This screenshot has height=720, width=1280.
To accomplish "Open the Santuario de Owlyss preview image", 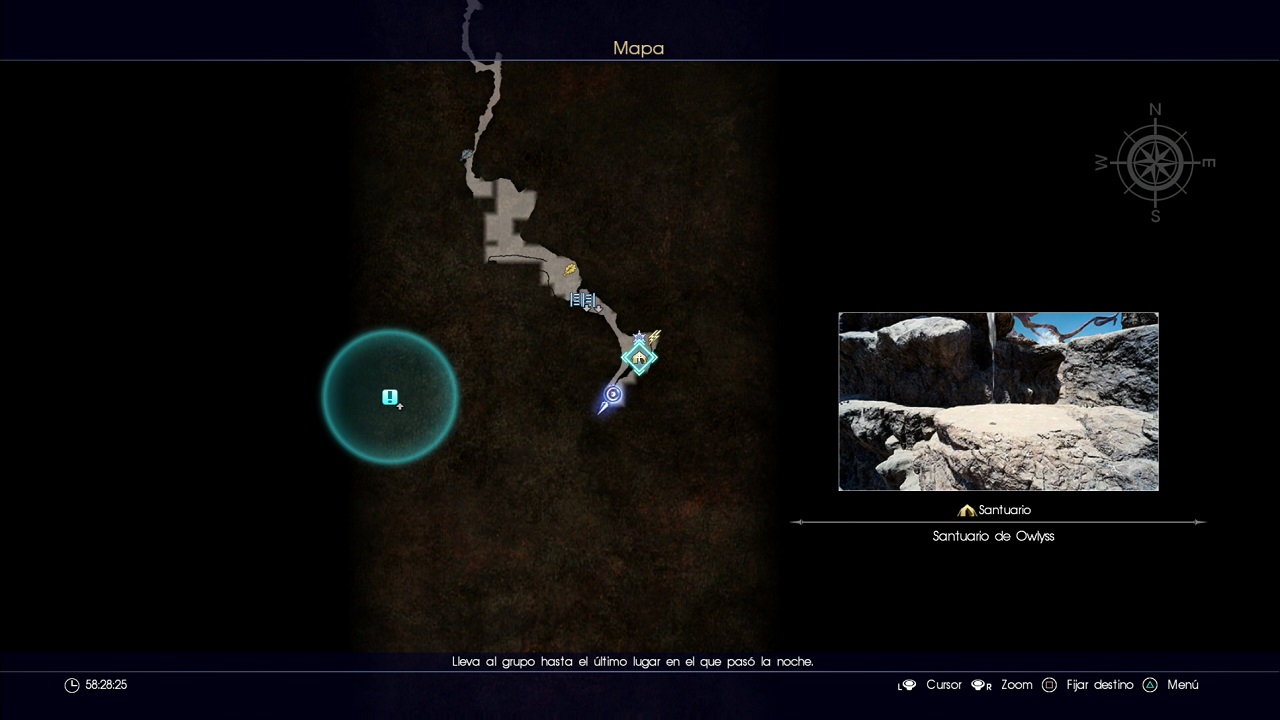I will [x=998, y=401].
